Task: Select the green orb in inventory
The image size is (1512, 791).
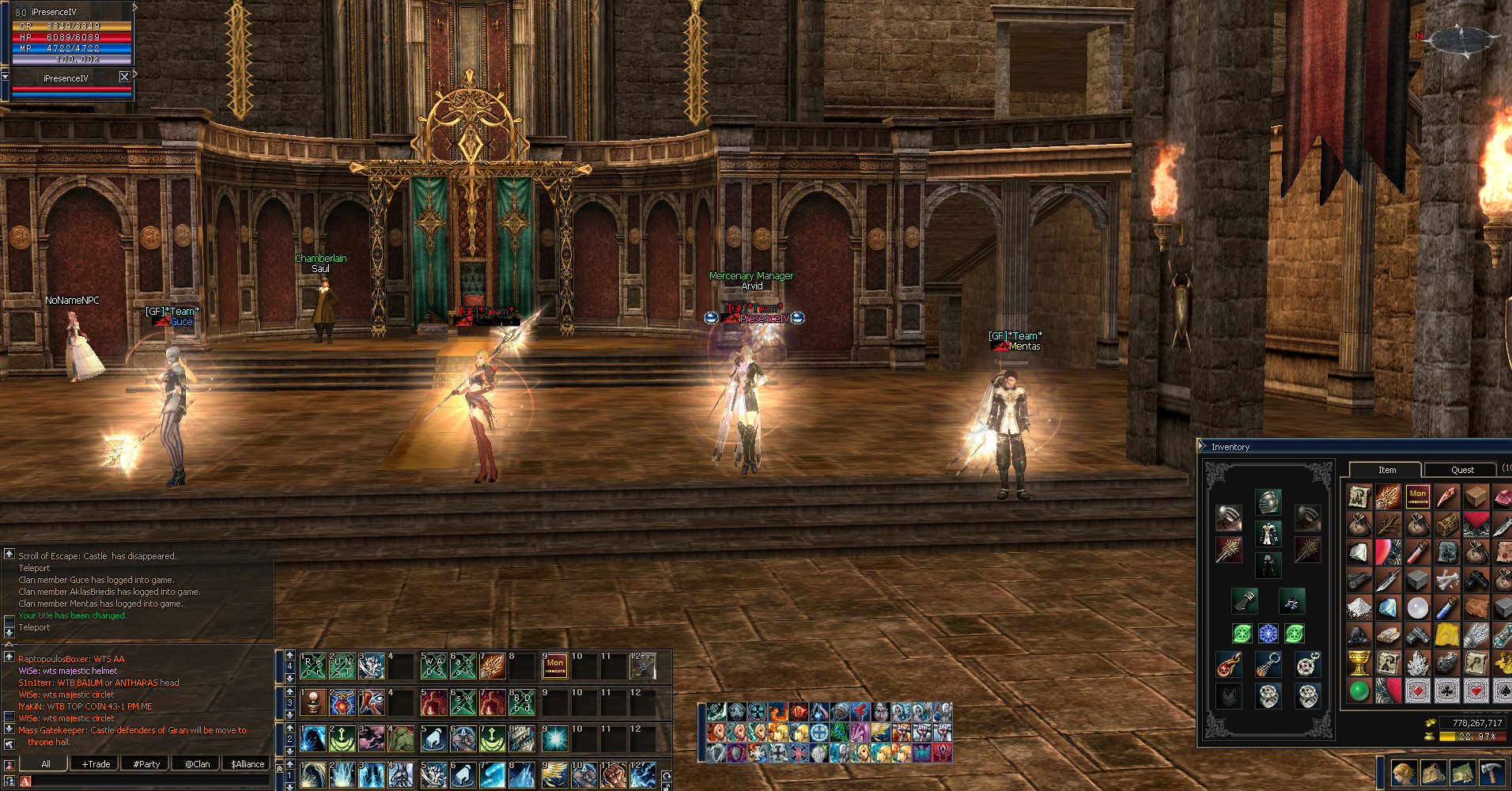Action: 1359,691
